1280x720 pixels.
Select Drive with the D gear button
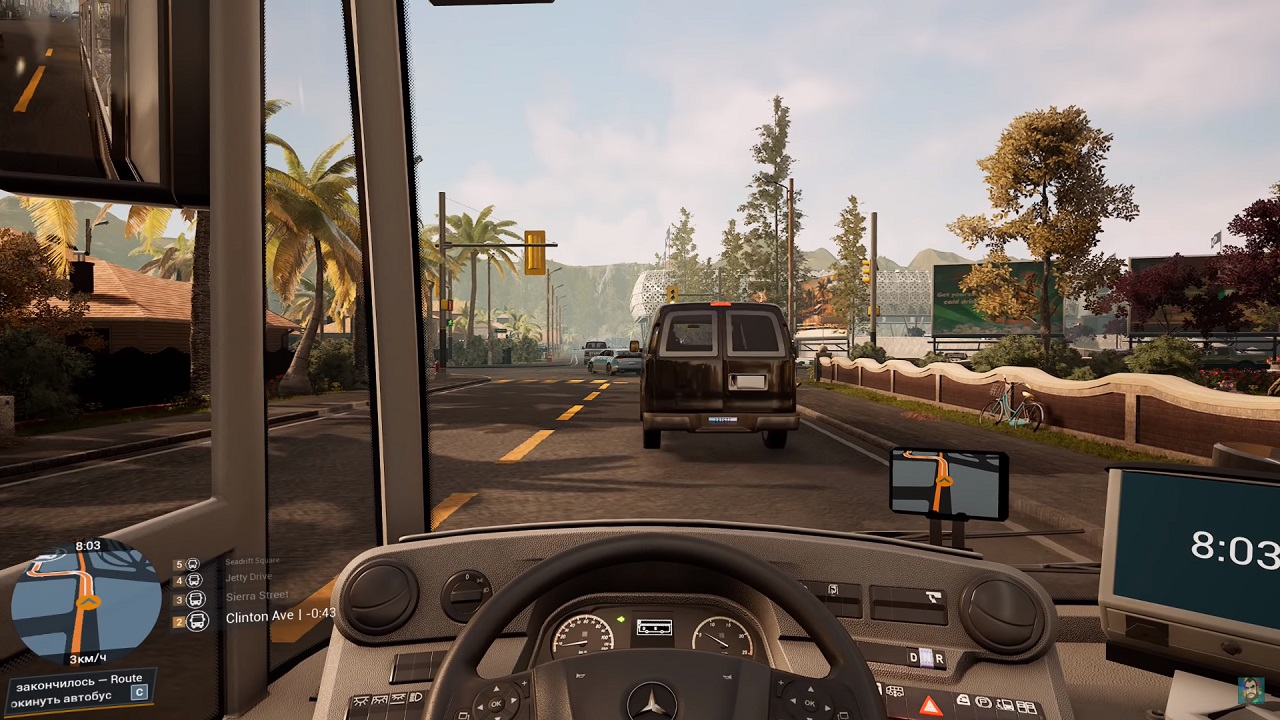coord(912,656)
